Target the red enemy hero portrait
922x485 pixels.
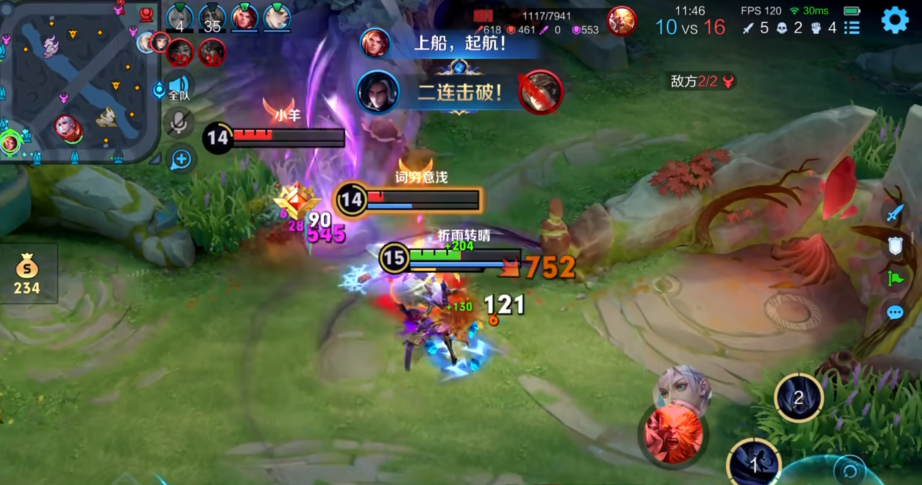pyautogui.click(x=673, y=431)
